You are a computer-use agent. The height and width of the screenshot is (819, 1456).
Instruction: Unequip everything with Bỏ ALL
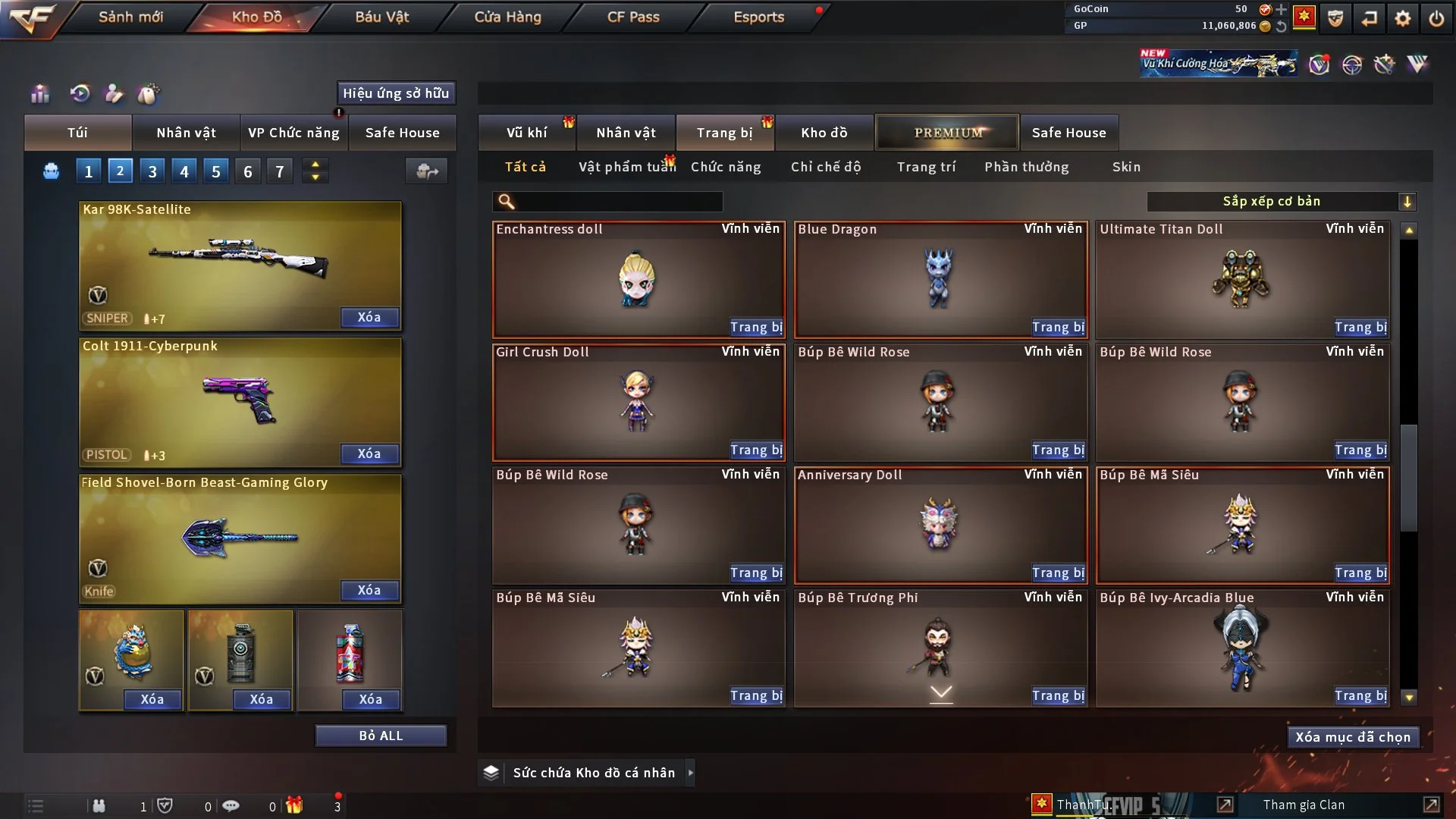[x=381, y=736]
